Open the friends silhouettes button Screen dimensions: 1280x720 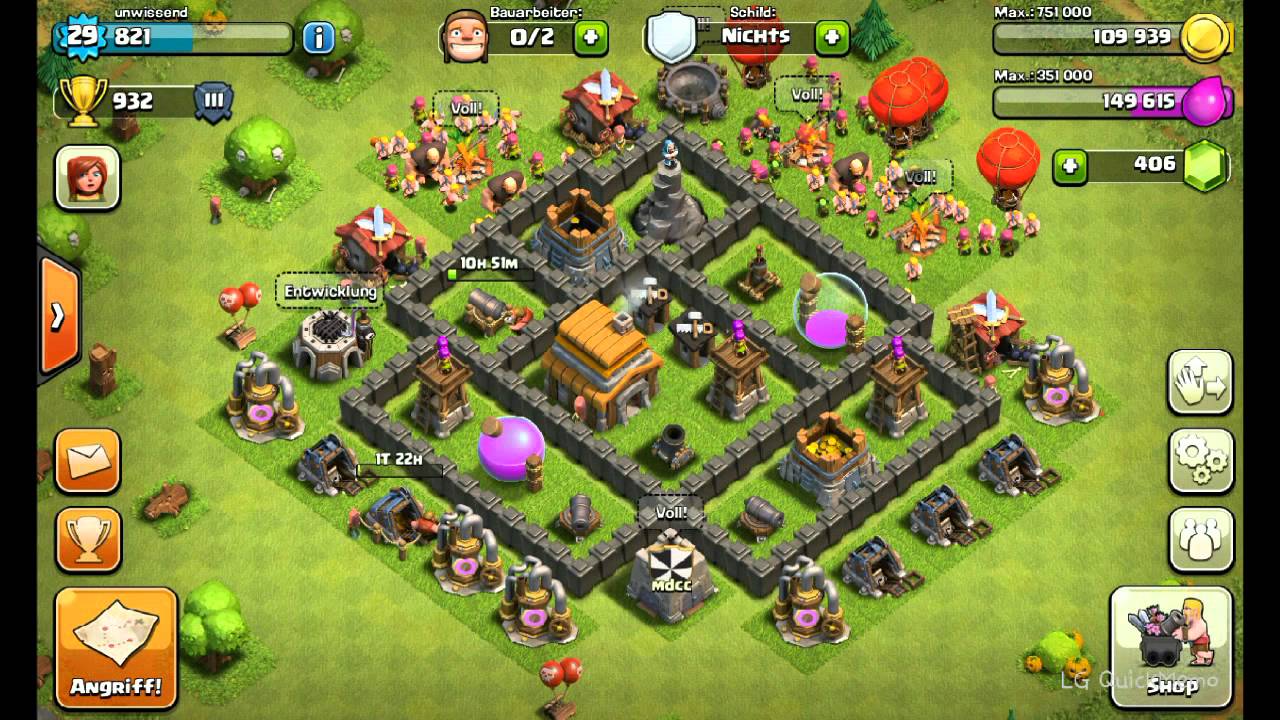click(x=1200, y=540)
